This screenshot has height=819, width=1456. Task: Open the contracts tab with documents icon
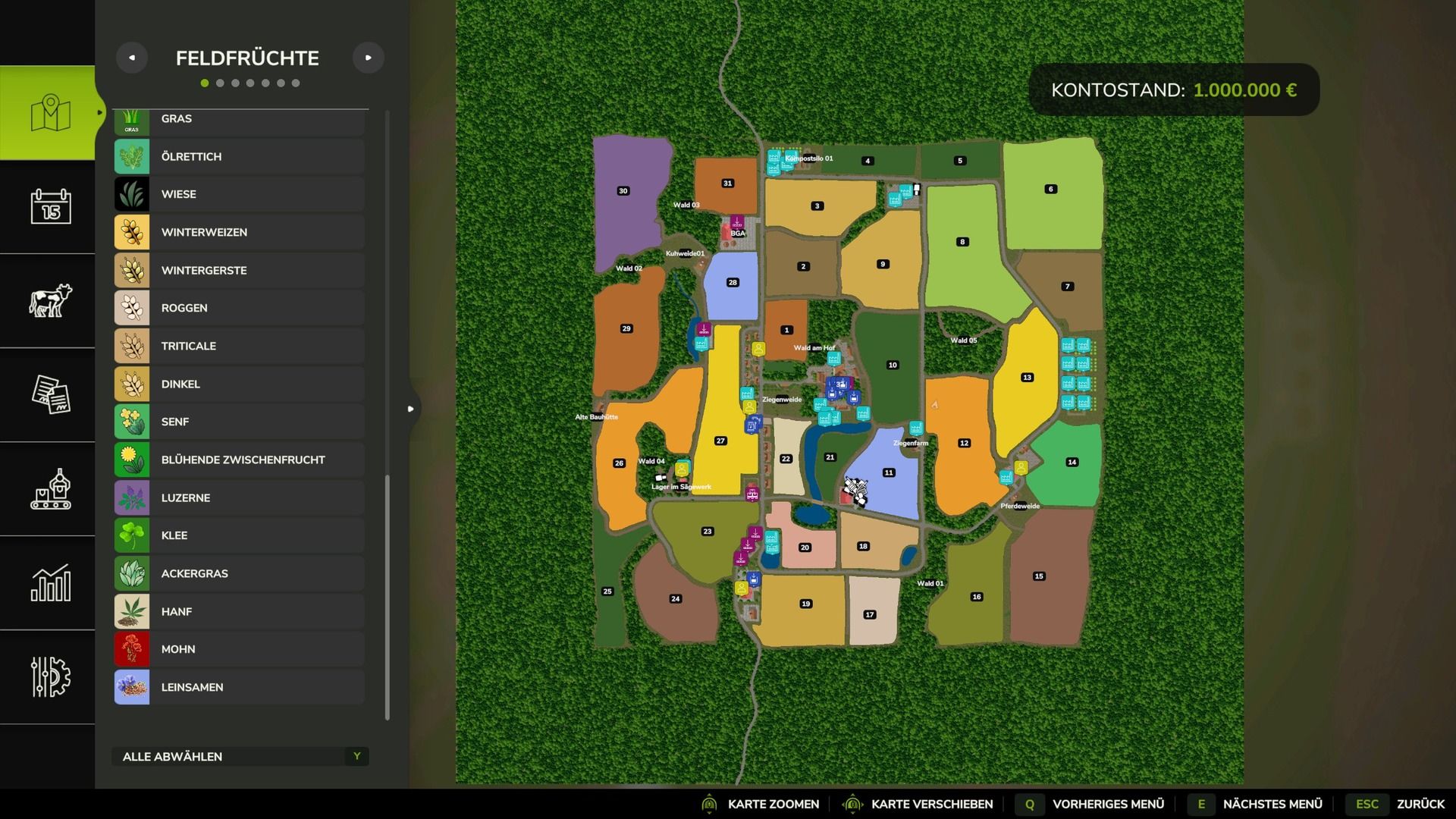click(50, 394)
